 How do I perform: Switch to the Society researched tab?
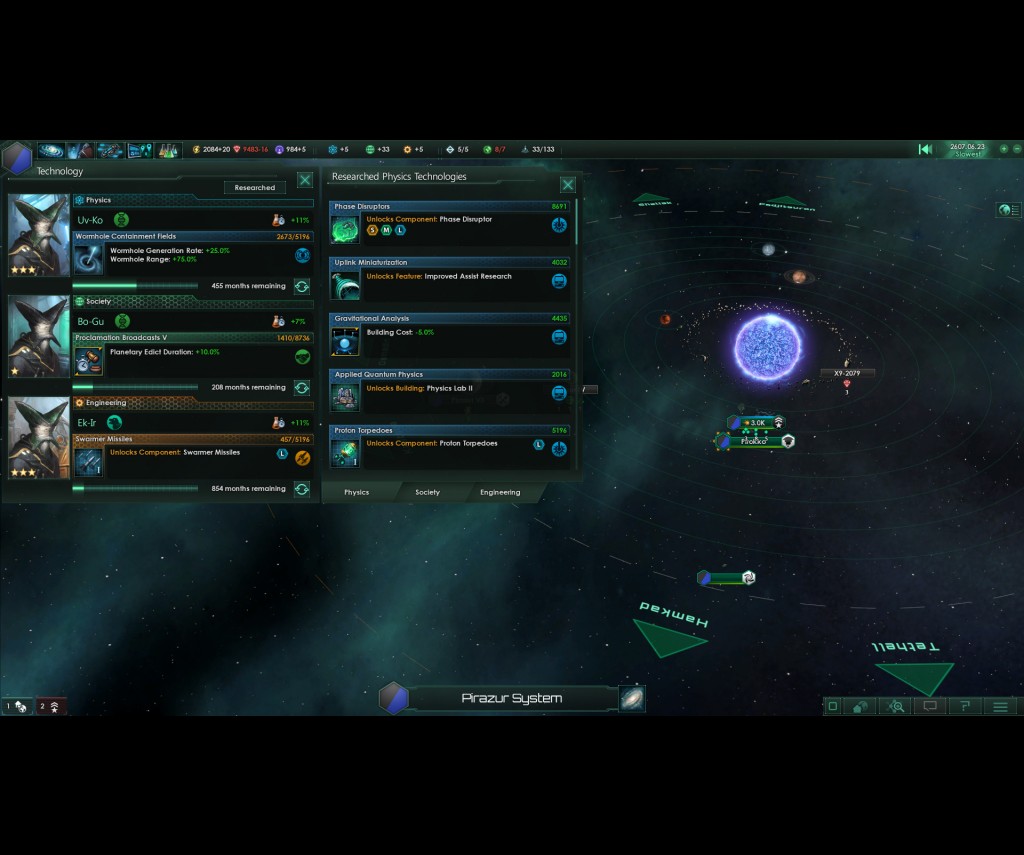(x=427, y=492)
